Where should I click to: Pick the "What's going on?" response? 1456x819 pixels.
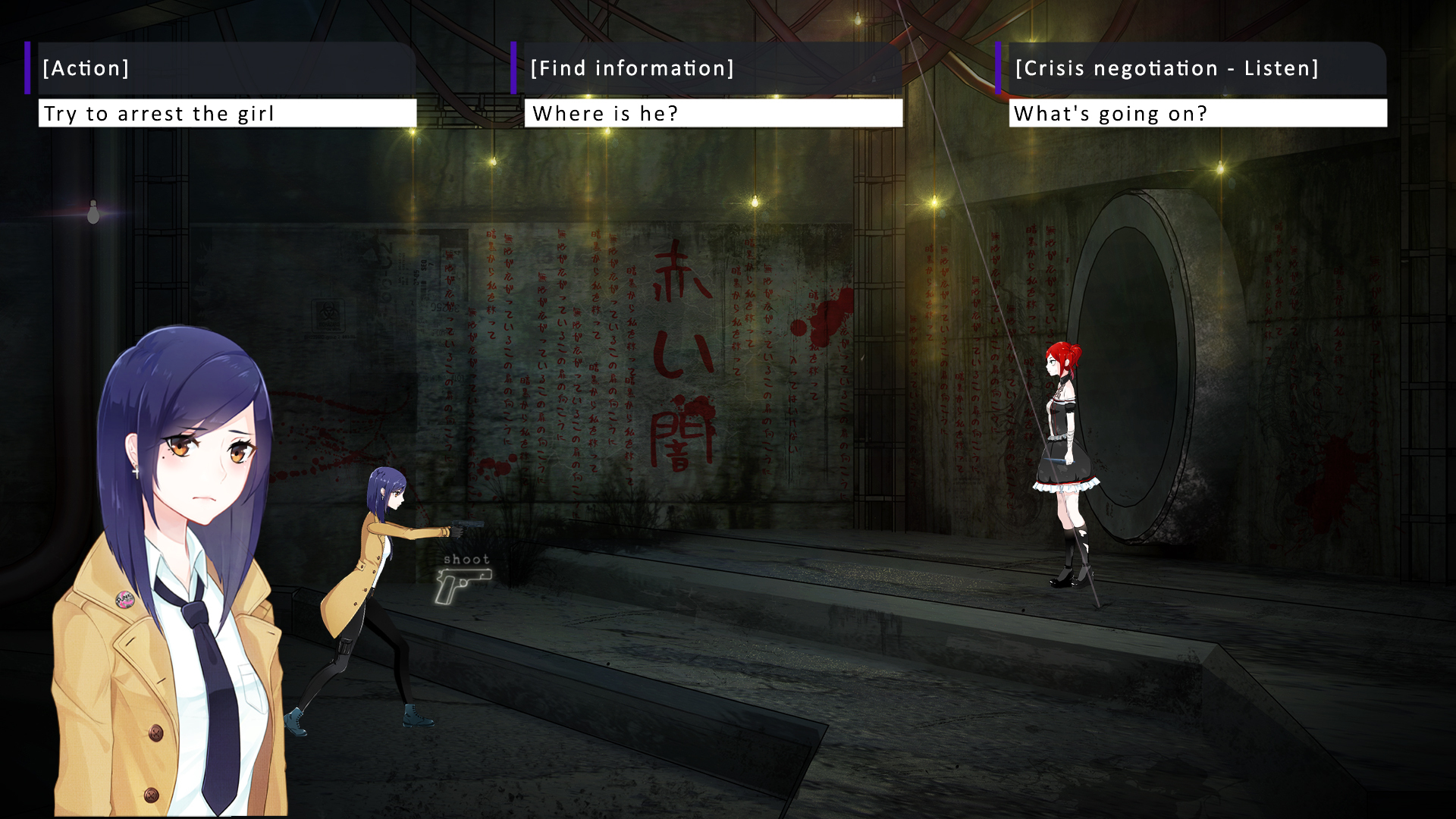point(1197,114)
